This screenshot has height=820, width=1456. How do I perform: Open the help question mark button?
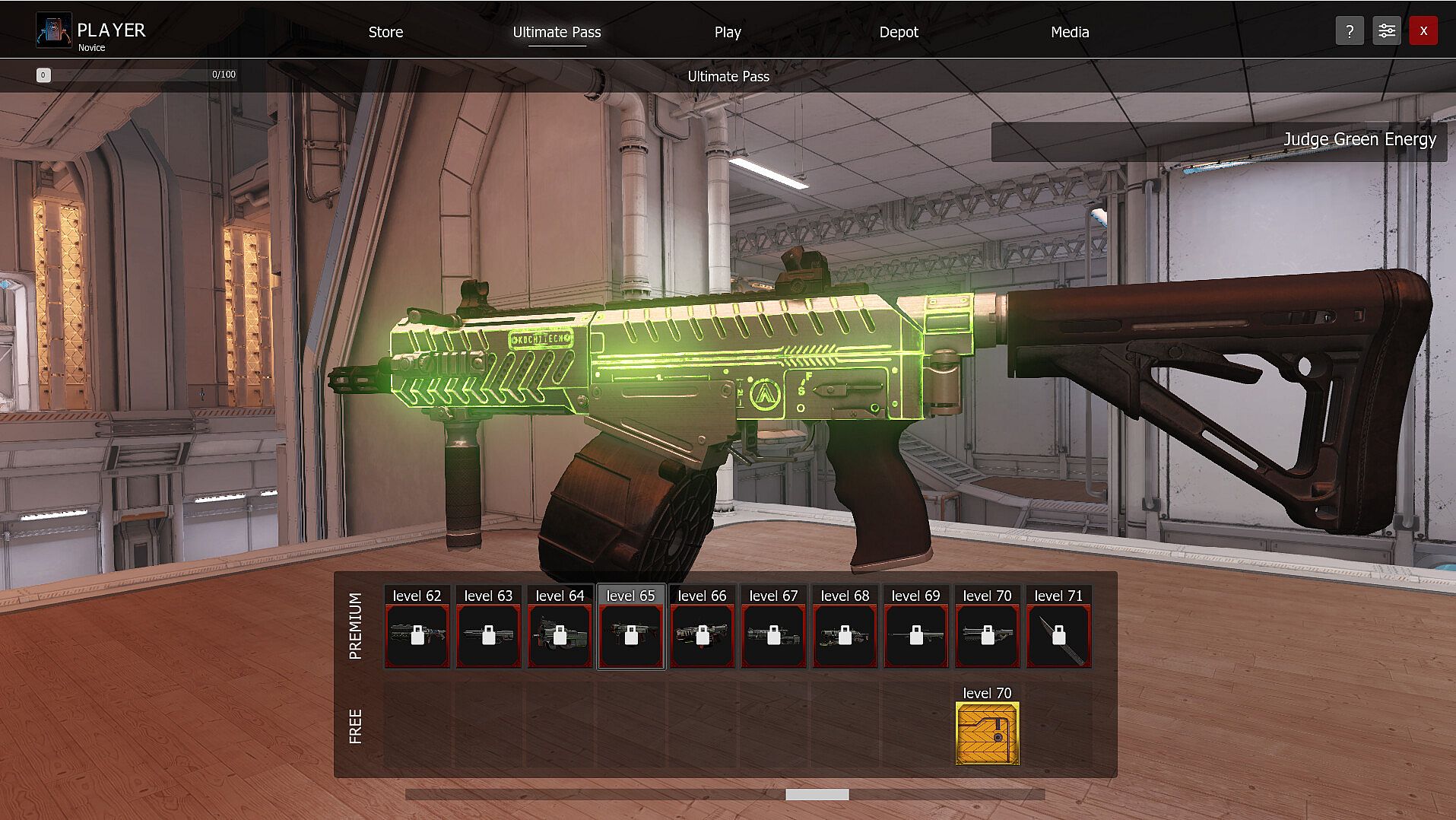pyautogui.click(x=1350, y=31)
